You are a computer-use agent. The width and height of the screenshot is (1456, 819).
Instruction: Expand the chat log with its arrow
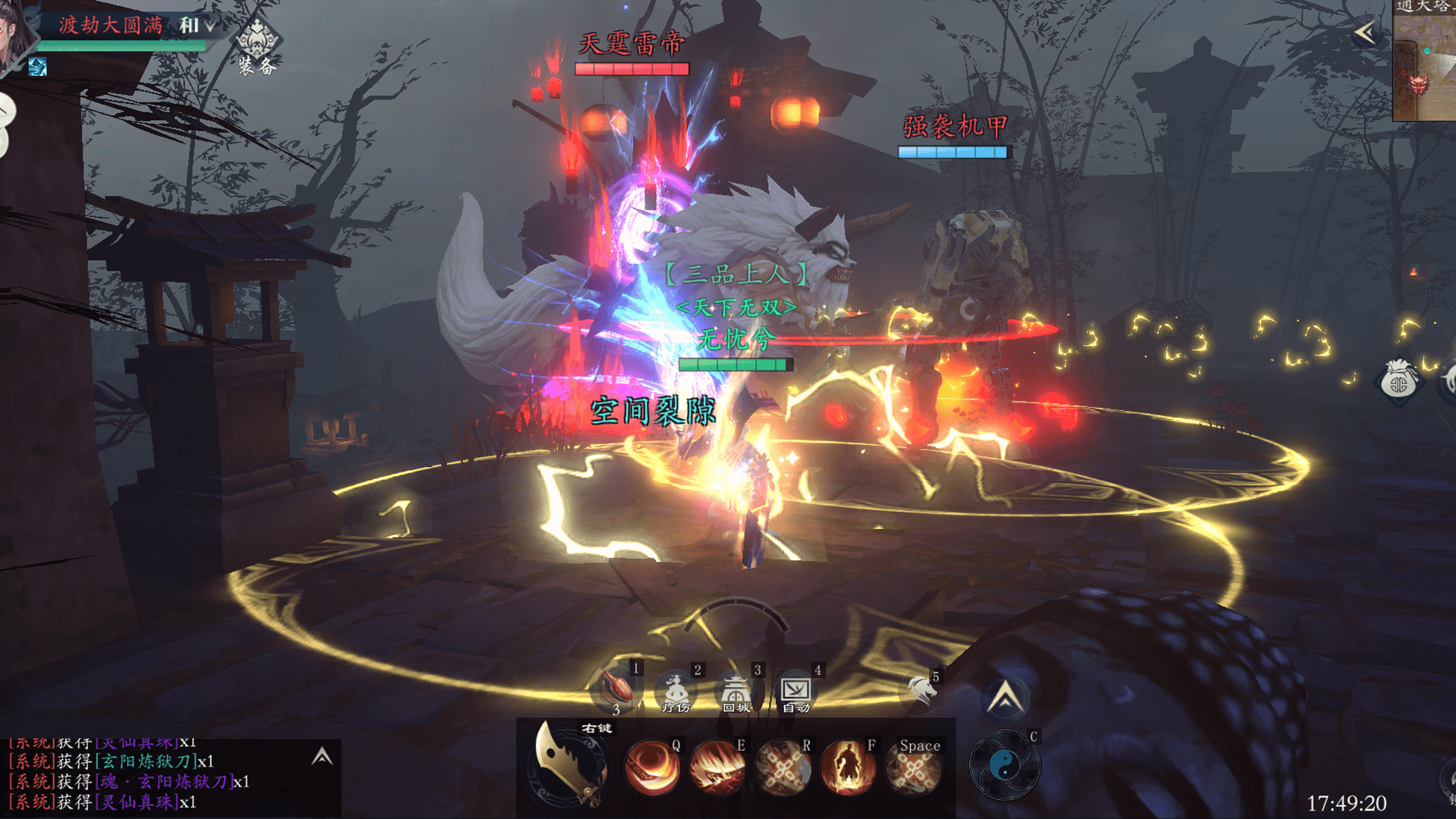tap(322, 756)
